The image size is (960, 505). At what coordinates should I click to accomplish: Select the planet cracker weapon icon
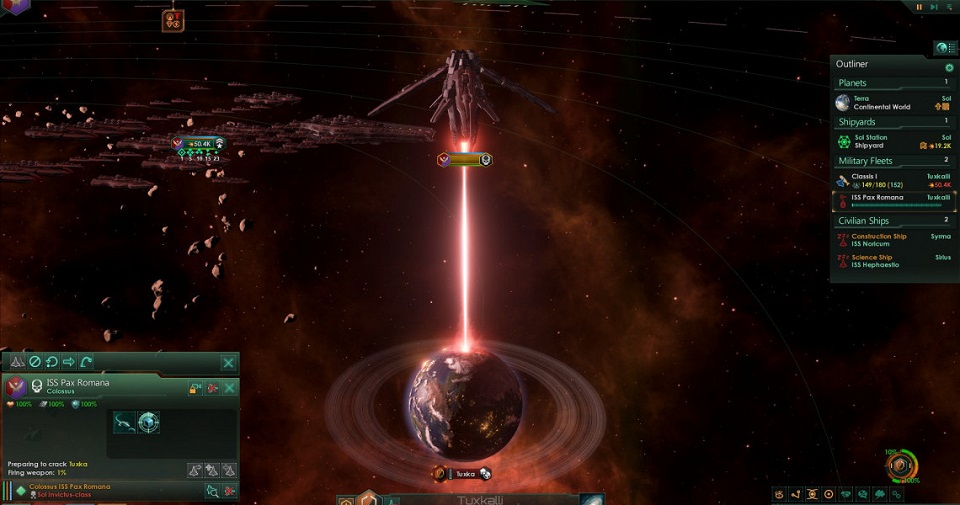click(148, 422)
